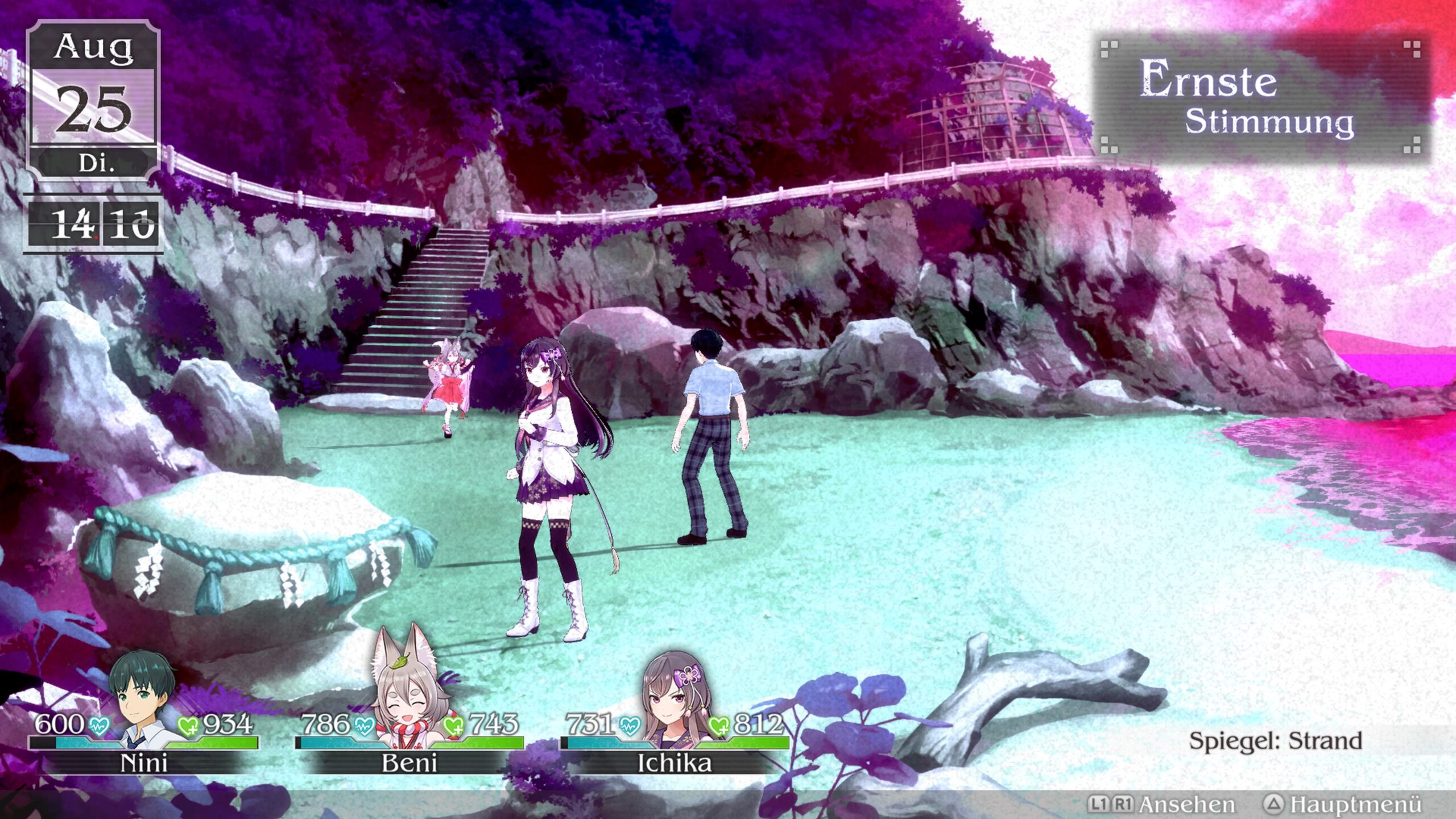
Task: Select Nini's party portrait
Action: click(142, 700)
